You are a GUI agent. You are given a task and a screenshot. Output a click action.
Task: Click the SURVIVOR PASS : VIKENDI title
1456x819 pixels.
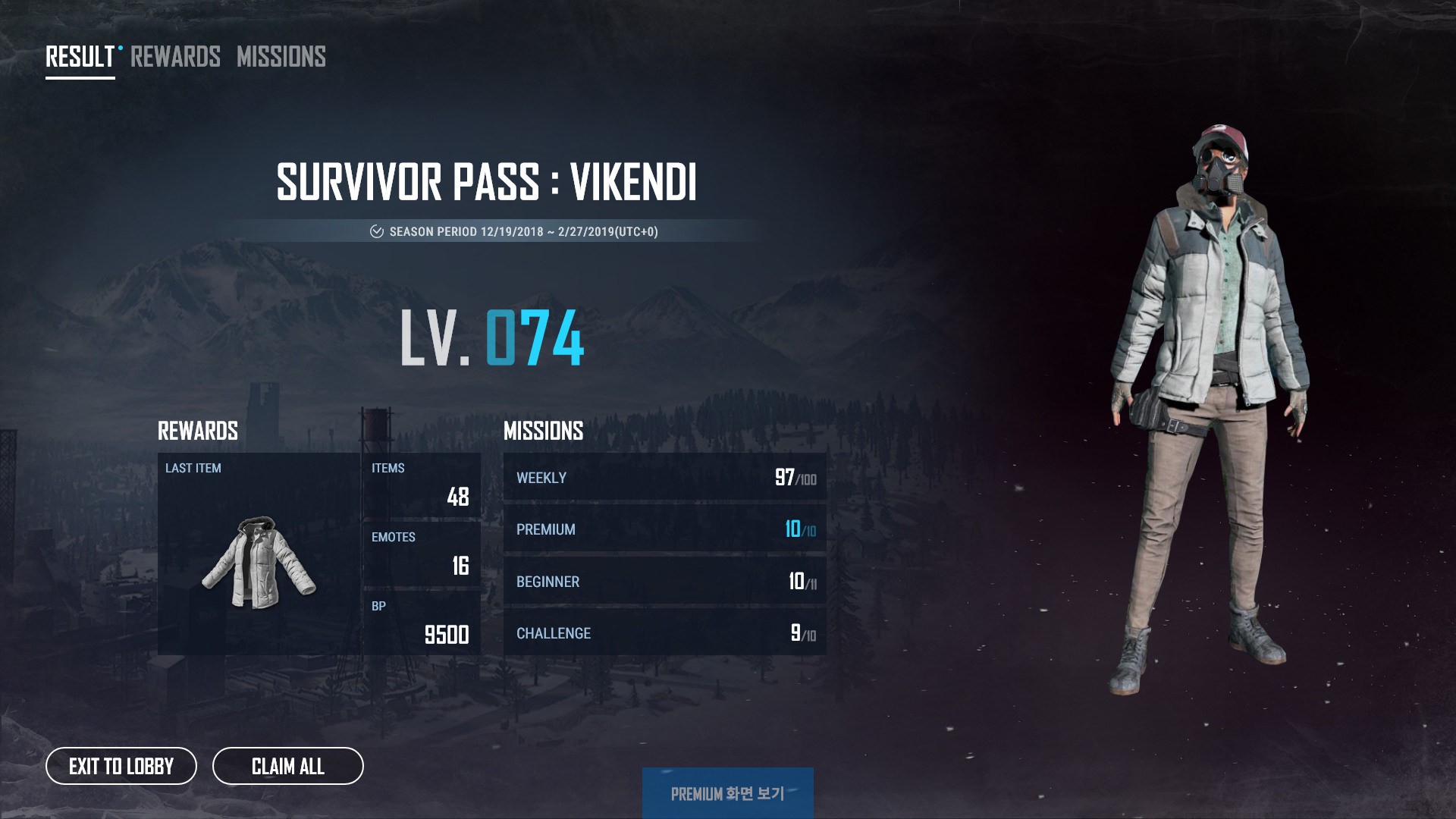[488, 182]
